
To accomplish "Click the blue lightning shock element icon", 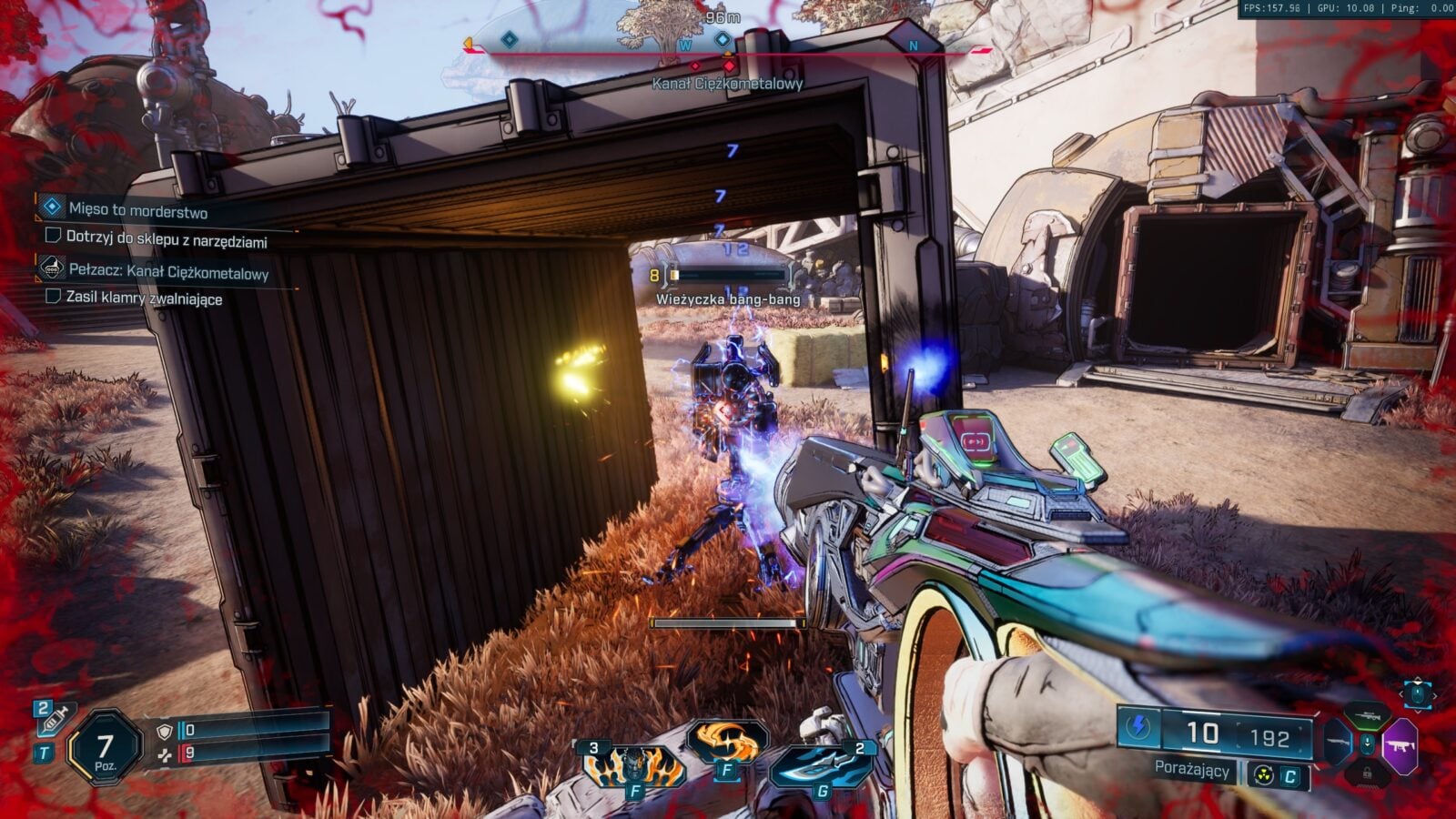I will [1138, 728].
